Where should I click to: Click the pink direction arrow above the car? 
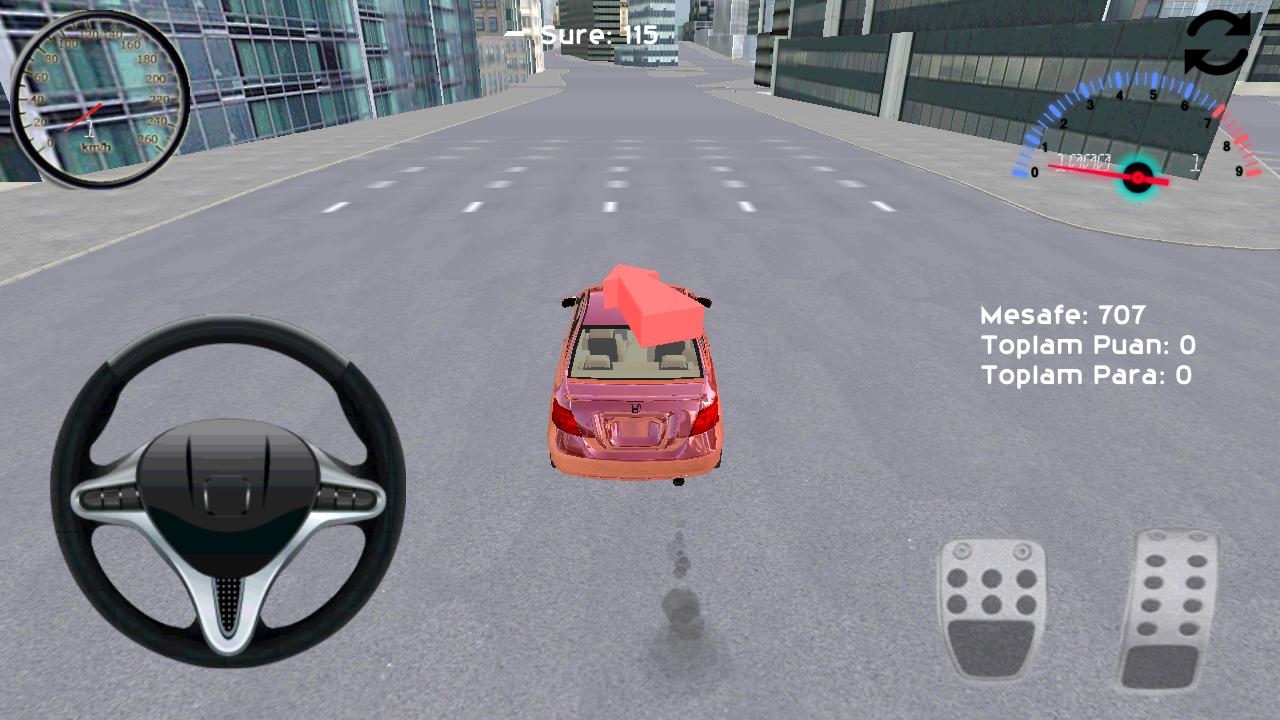coord(645,300)
